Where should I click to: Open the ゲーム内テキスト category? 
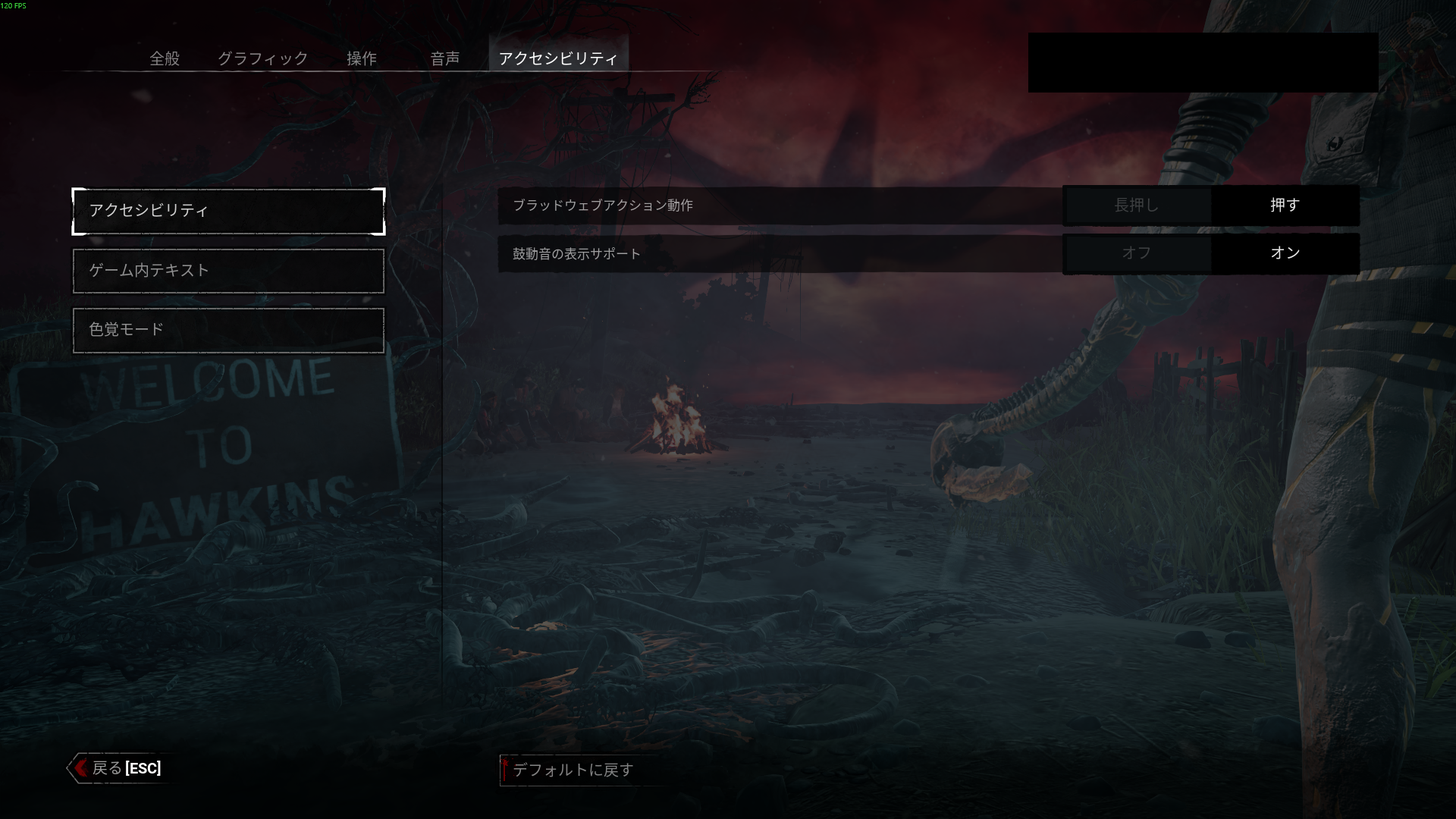pos(228,271)
